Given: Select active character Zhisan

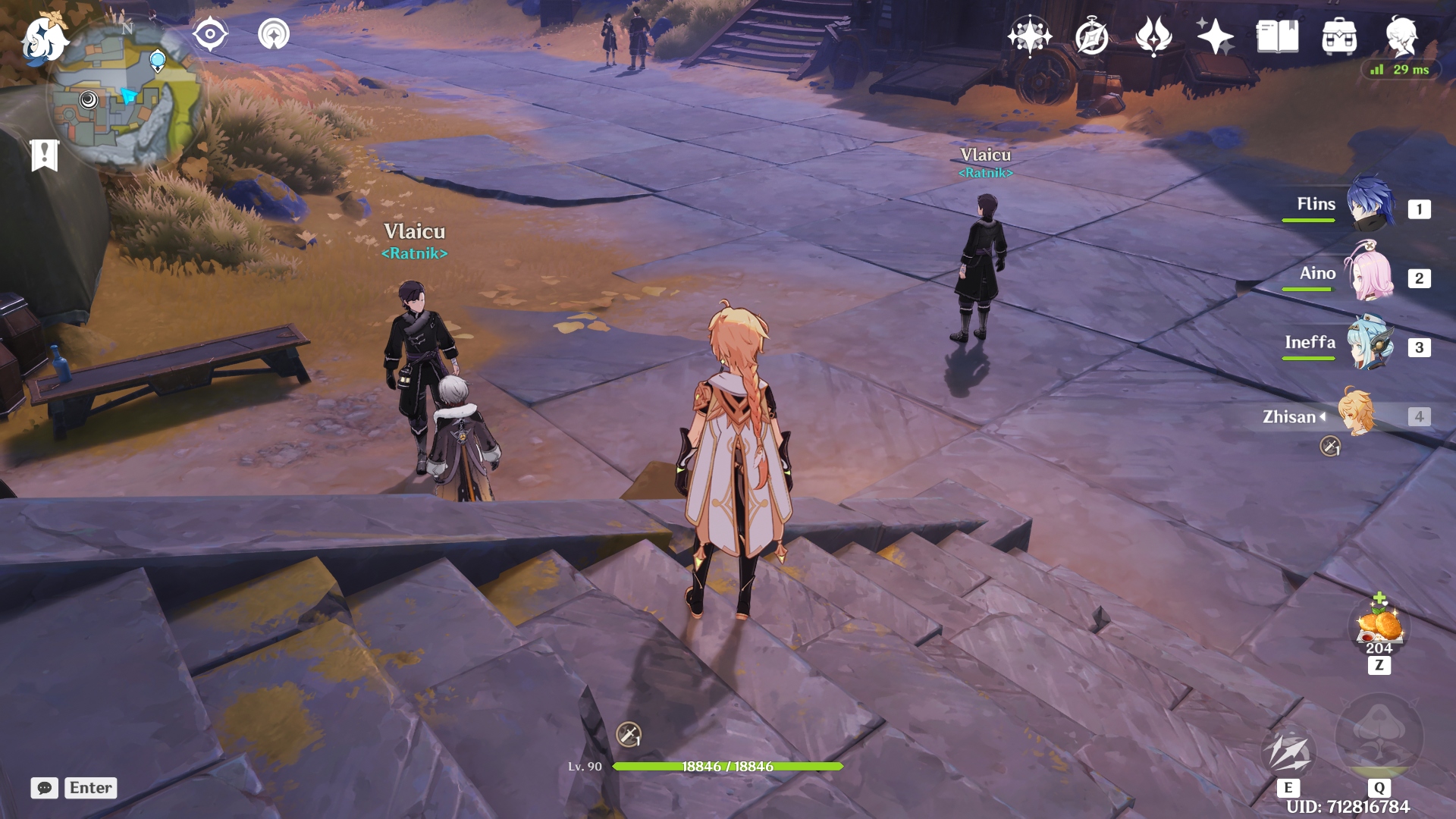Looking at the screenshot, I should point(1356,413).
